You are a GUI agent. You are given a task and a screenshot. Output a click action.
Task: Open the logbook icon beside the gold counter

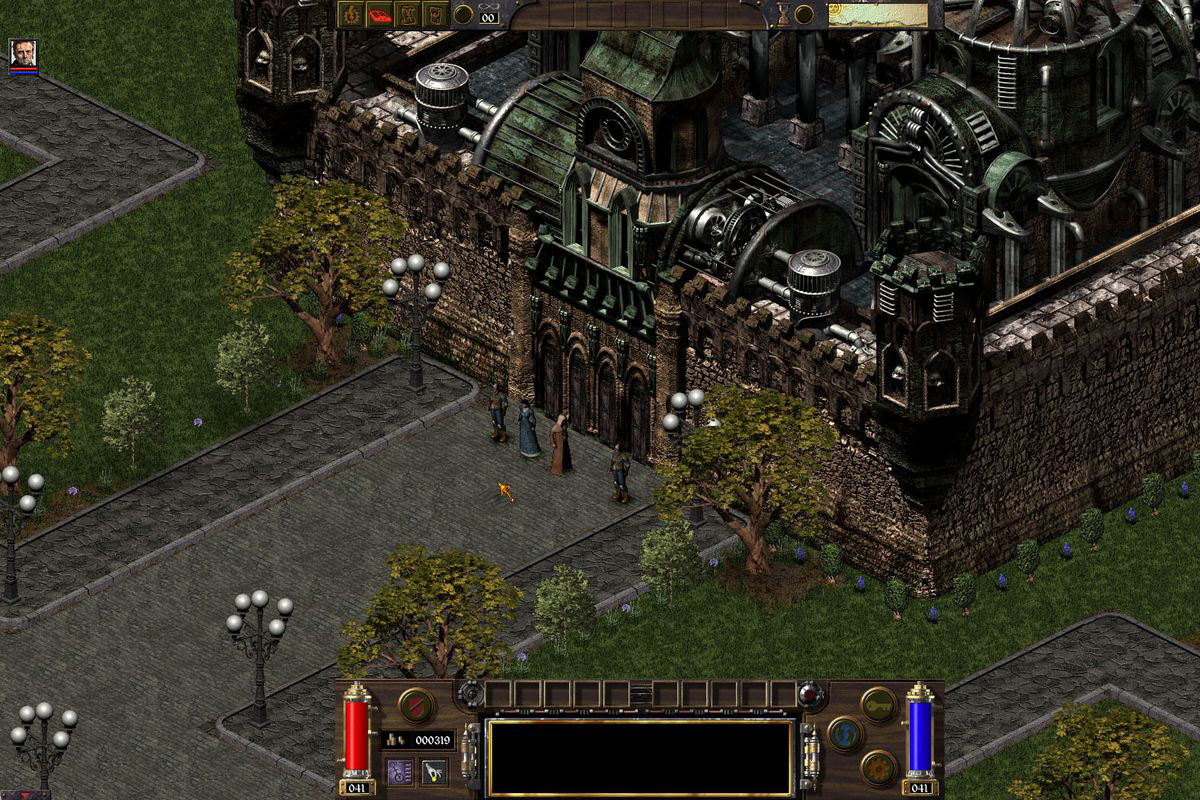(x=400, y=771)
